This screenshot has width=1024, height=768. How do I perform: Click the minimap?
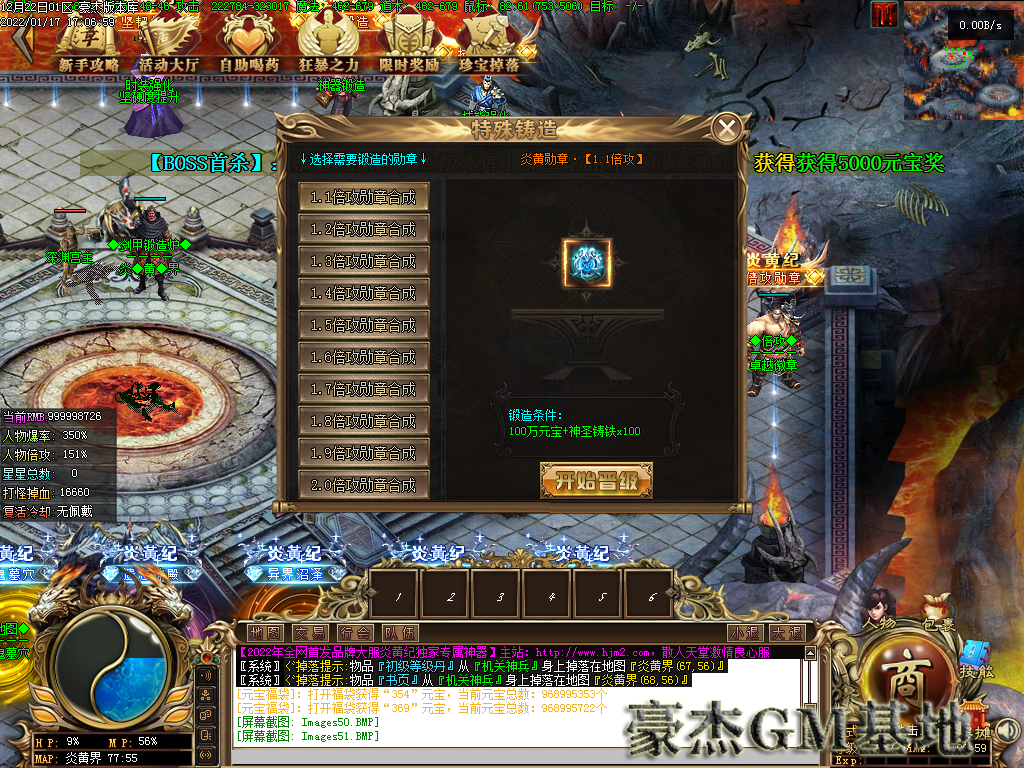[961, 60]
